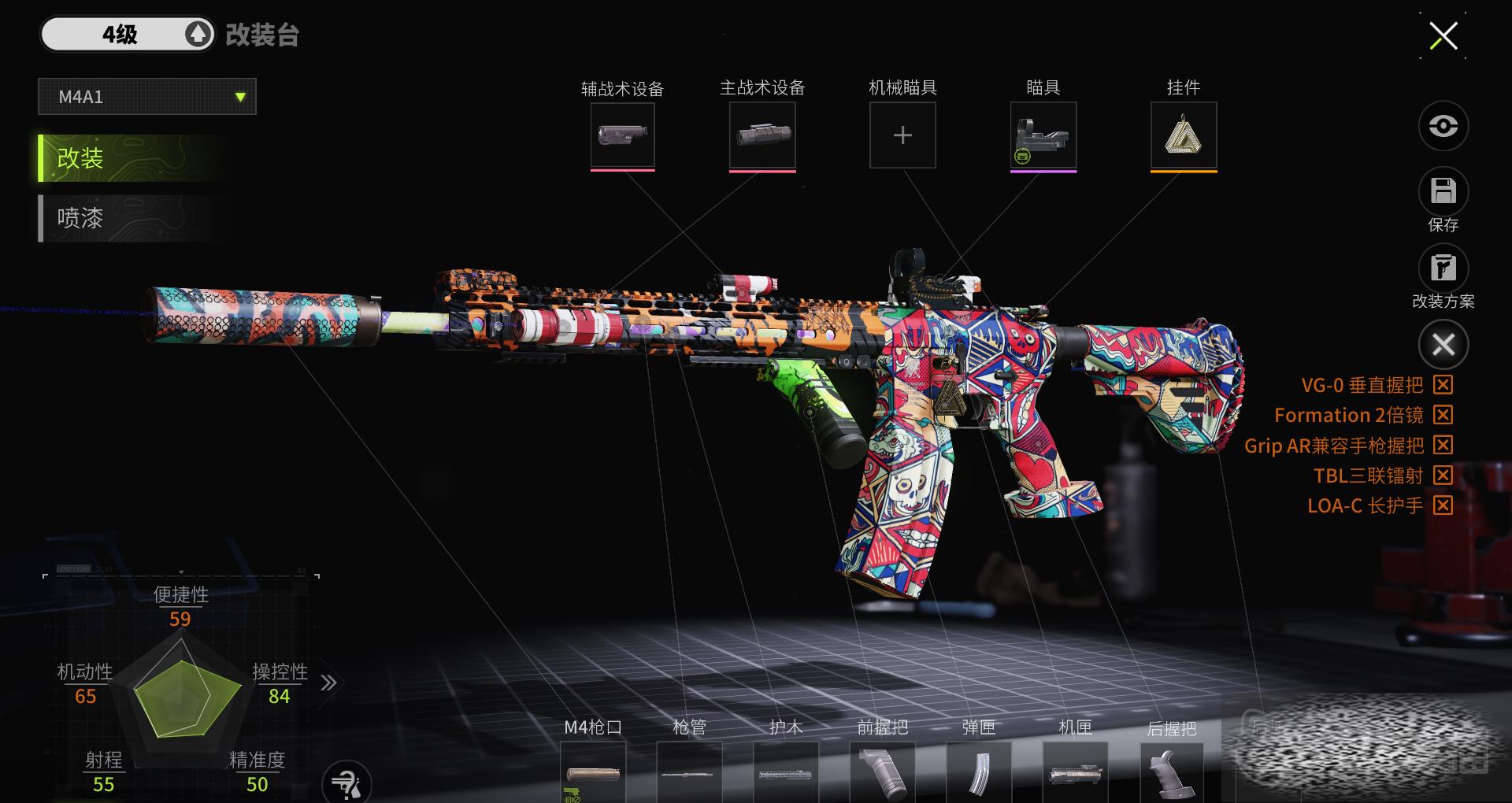This screenshot has width=1512, height=803.
Task: Select the 辅战术设备 secondary tactical slot
Action: point(622,135)
